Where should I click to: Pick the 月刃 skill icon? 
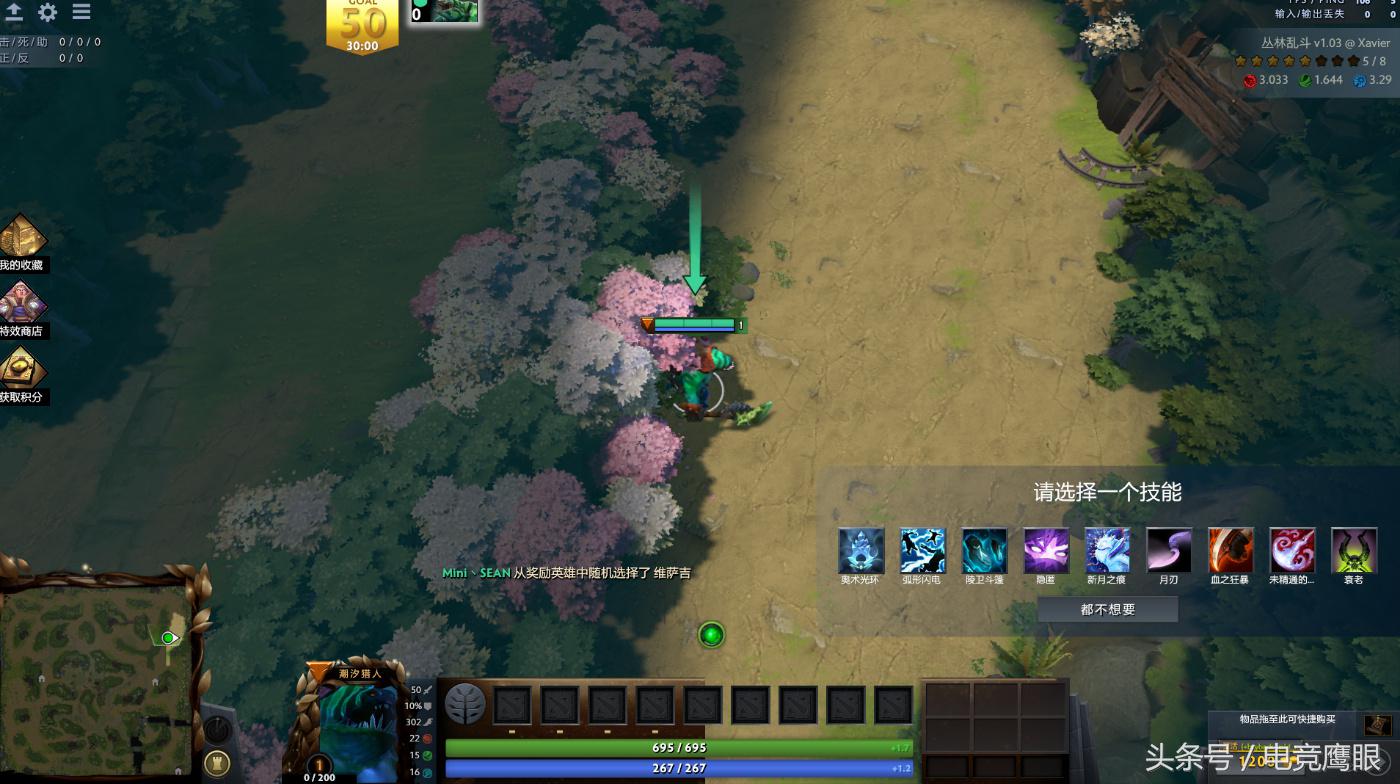coord(1169,550)
